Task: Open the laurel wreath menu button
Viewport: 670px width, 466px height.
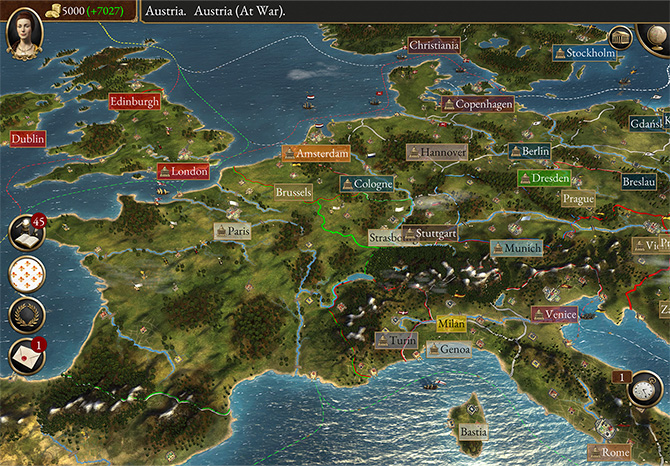Action: point(26,314)
